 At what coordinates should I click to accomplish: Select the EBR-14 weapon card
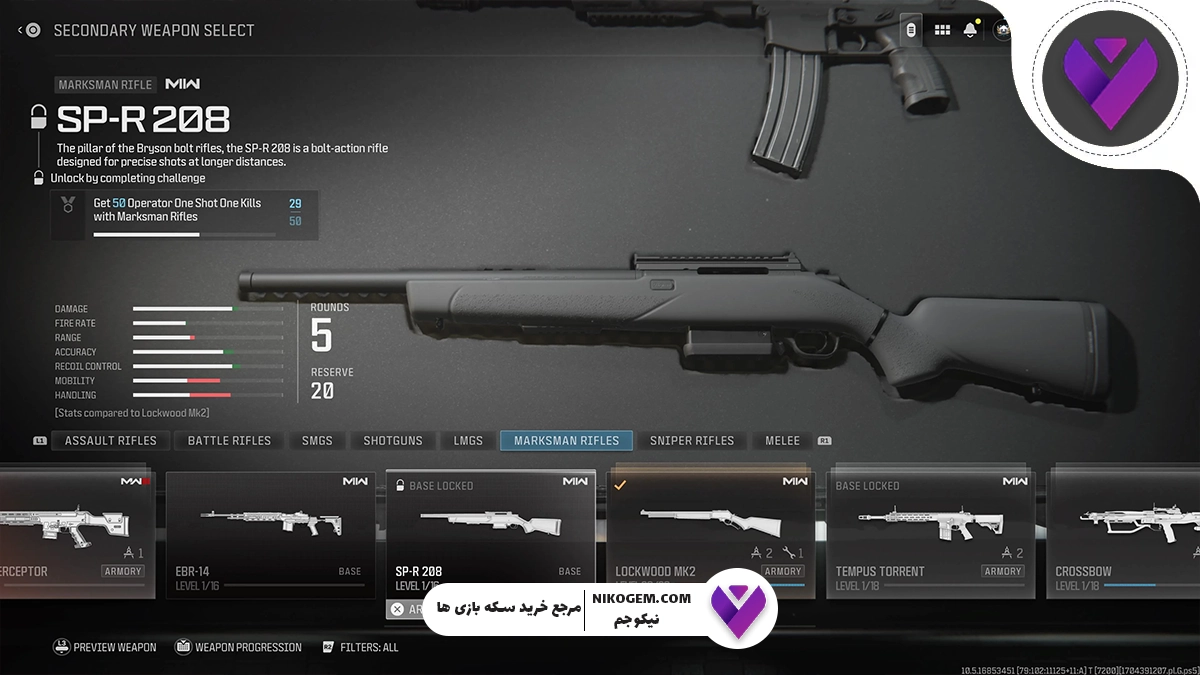coord(270,534)
